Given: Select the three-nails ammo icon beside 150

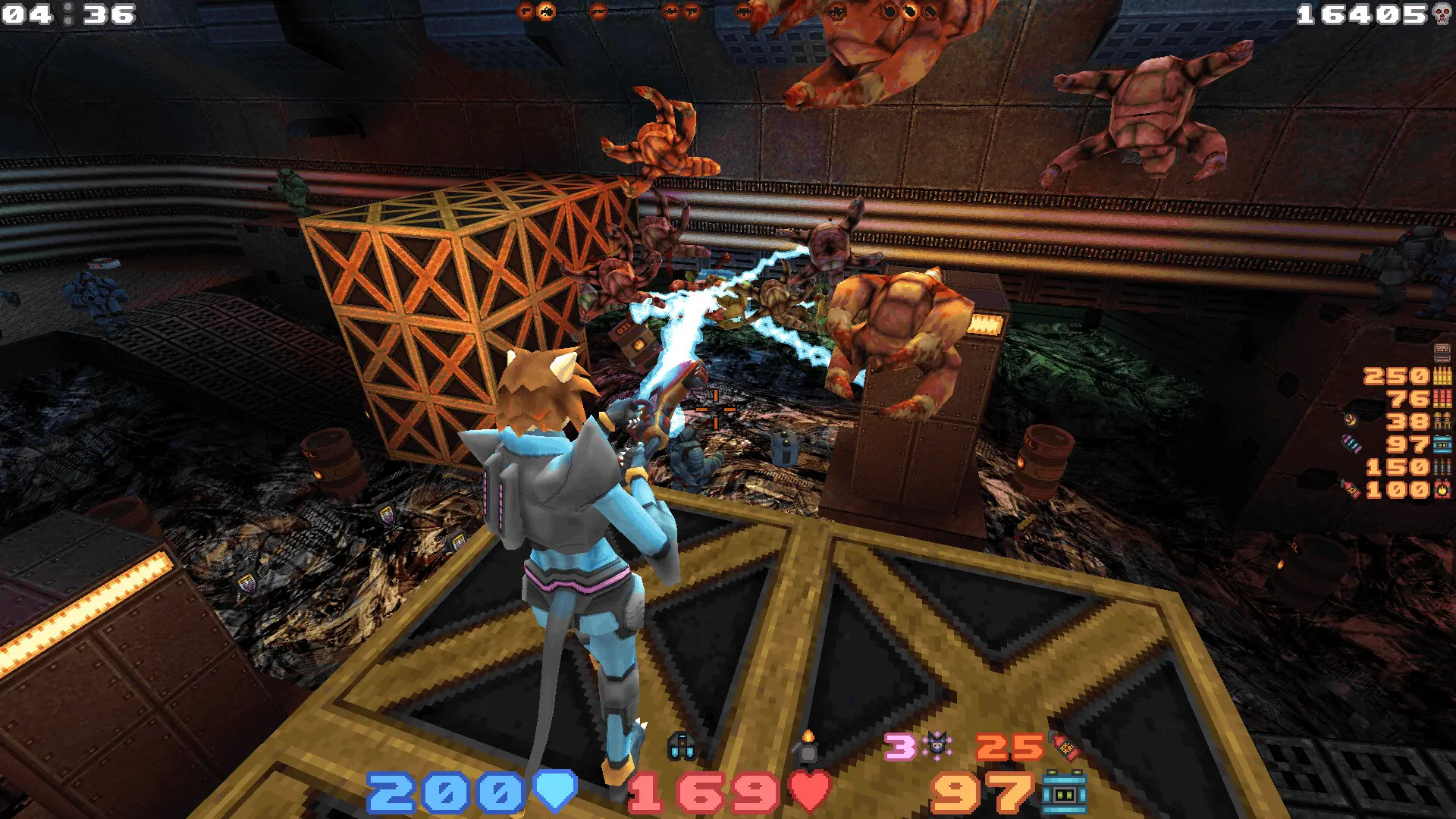Looking at the screenshot, I should [1442, 467].
